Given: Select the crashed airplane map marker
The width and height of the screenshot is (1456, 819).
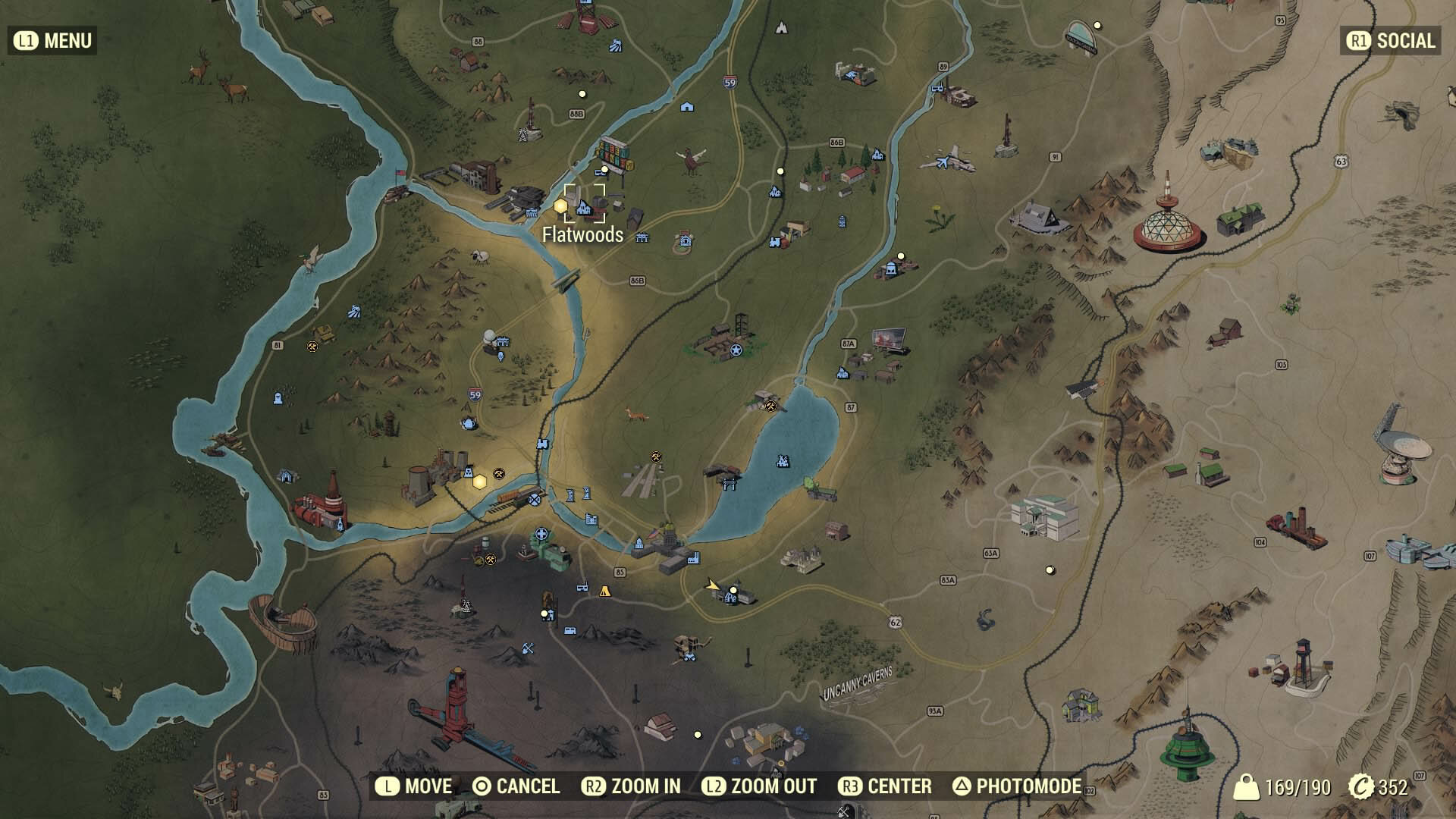Looking at the screenshot, I should pos(946,160).
